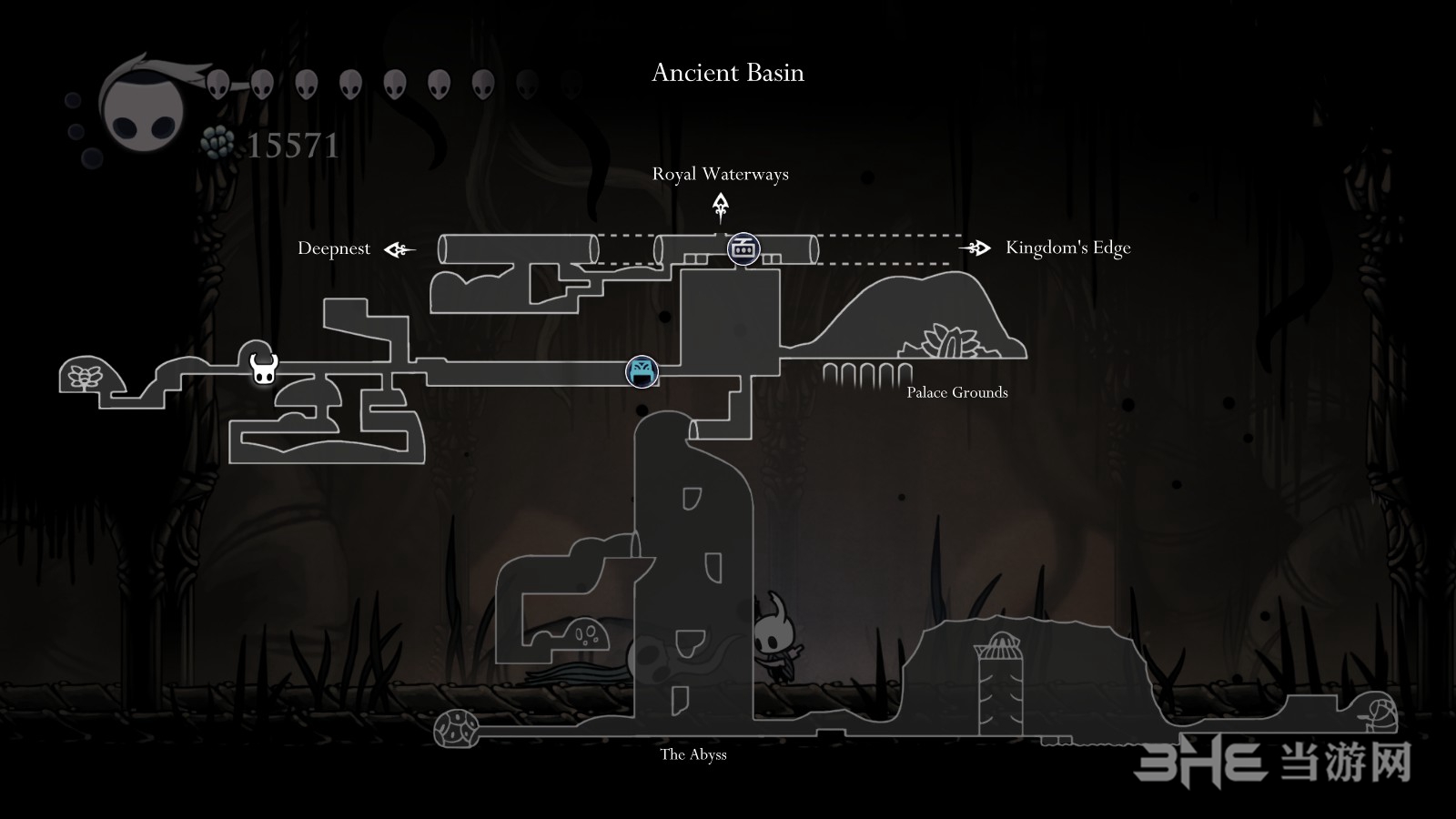This screenshot has height=819, width=1456.
Task: Click the lighthouse tower icon in the Abyss
Action: pos(1000,682)
